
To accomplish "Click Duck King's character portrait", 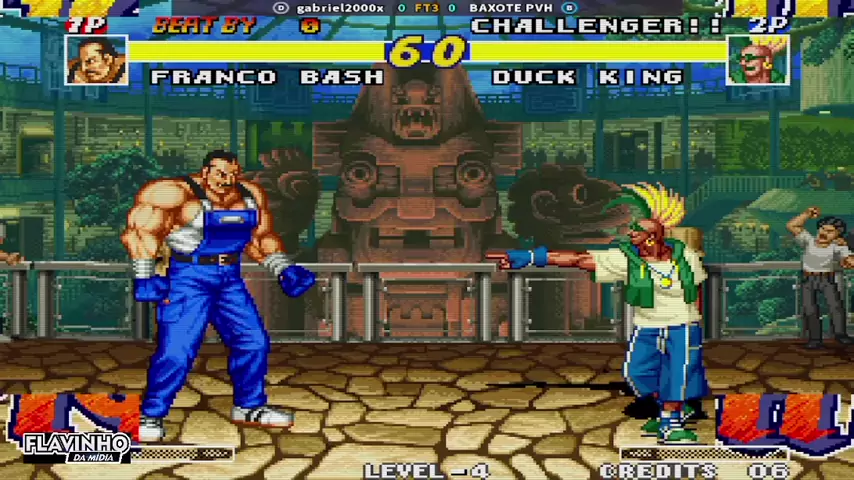I will coord(757,60).
